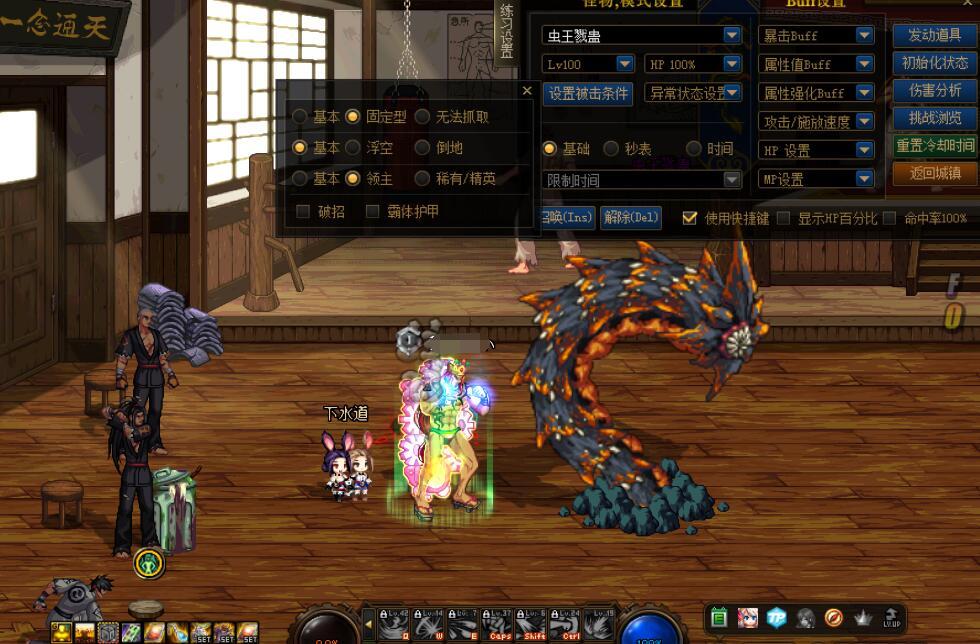
Task: Click the 解除(Del) button
Action: [x=630, y=217]
